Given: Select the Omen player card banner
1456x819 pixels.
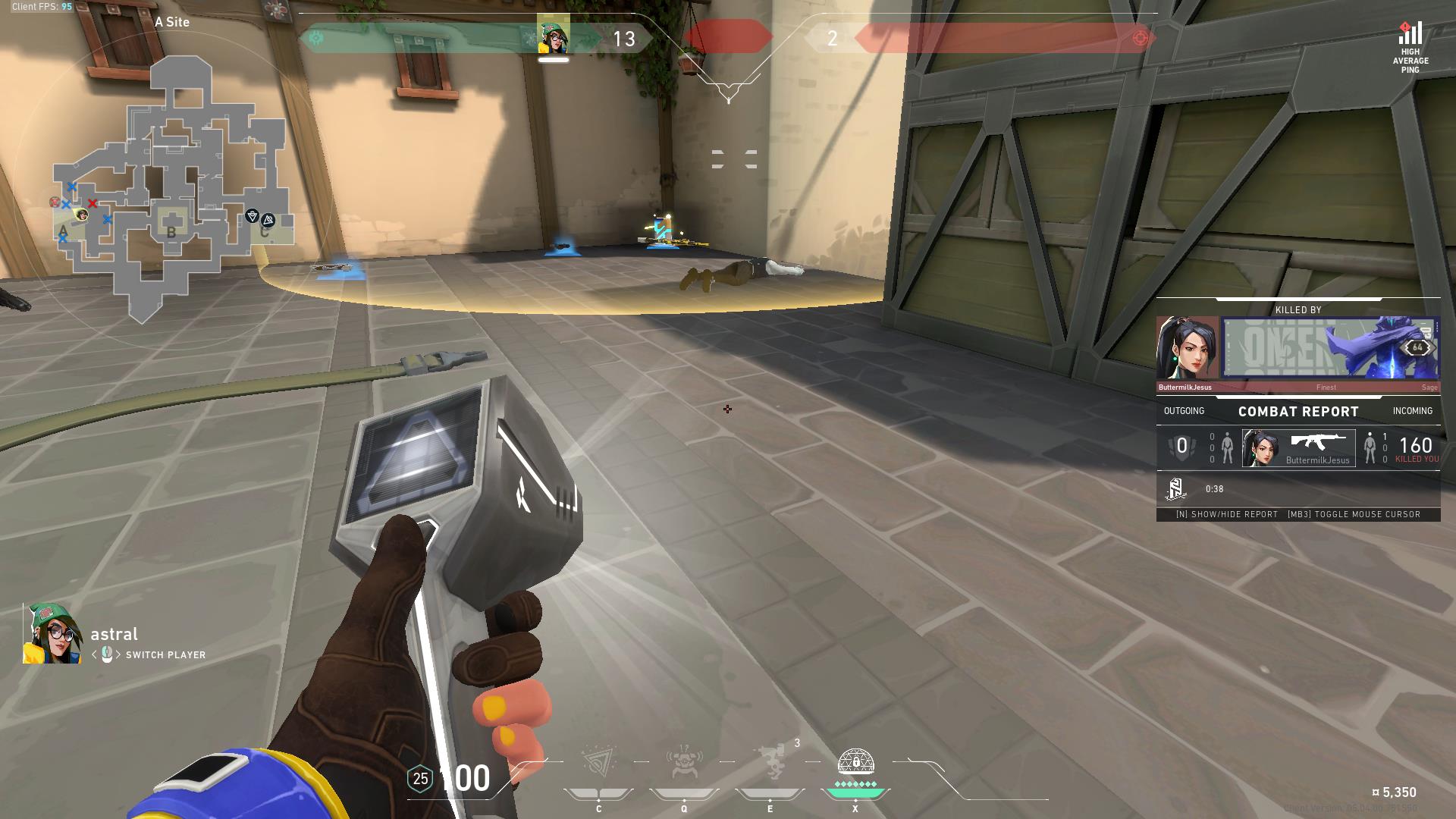Looking at the screenshot, I should pyautogui.click(x=1331, y=348).
